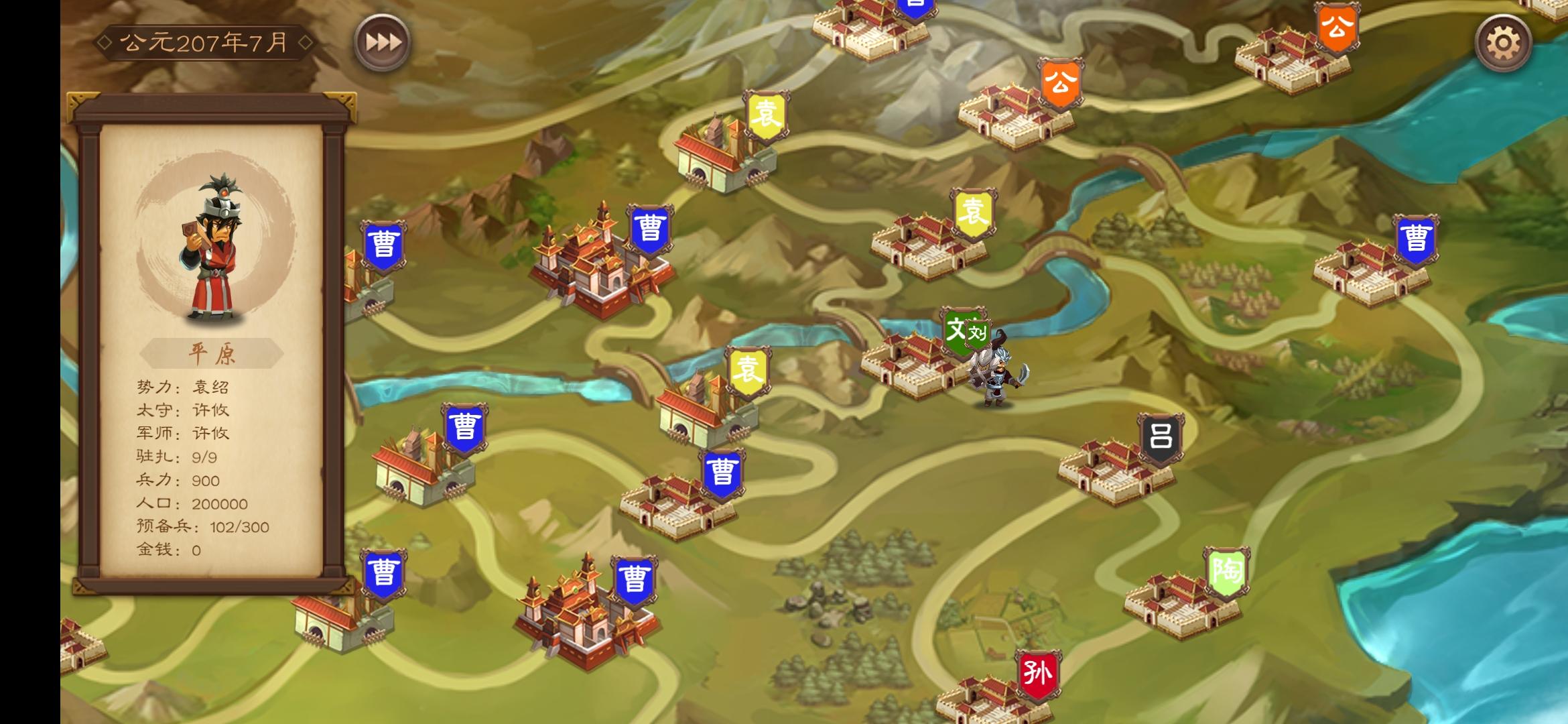Open the 人口: 200000 population detail

(x=191, y=504)
